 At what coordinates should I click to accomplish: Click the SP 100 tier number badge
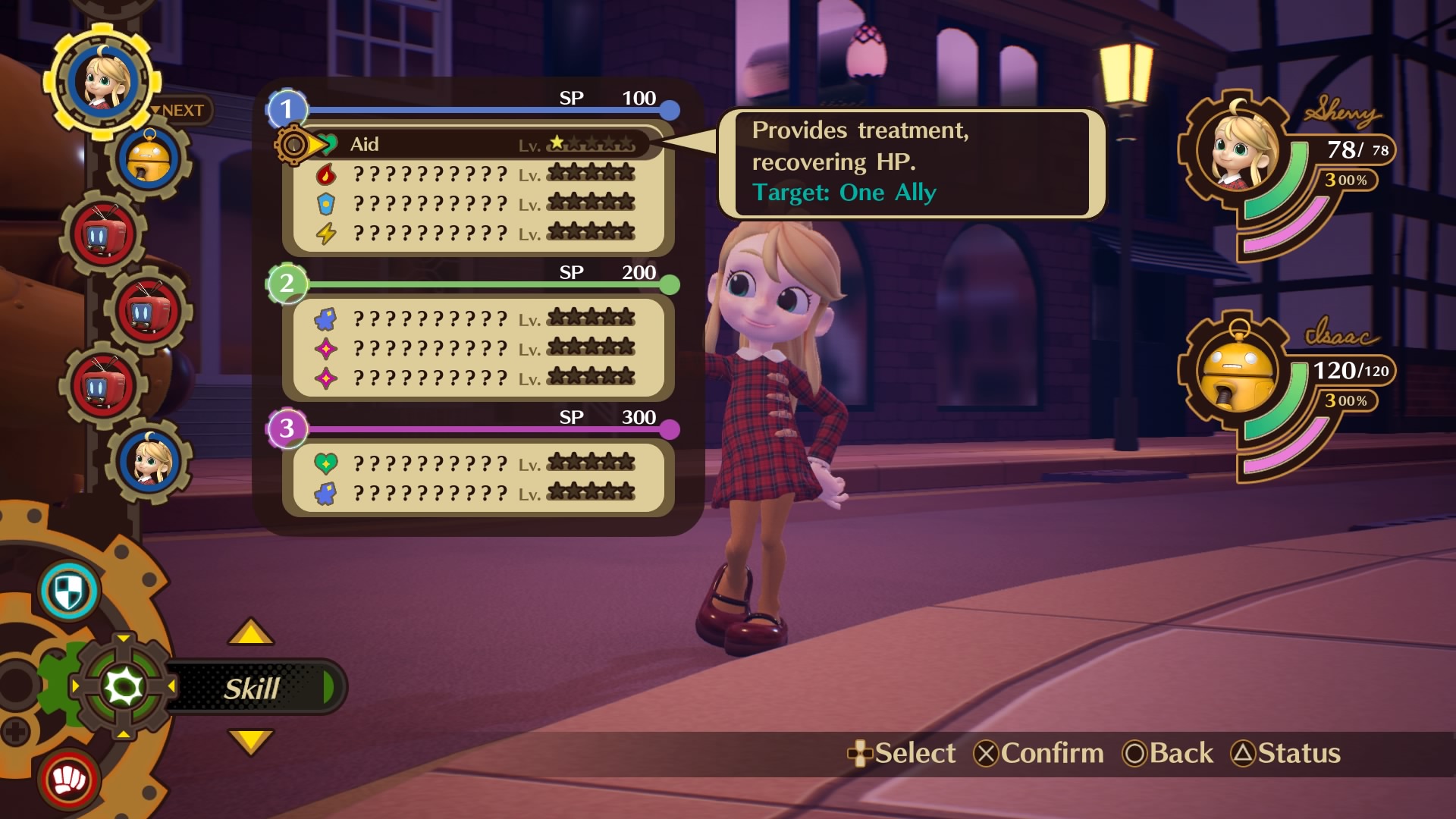(287, 110)
